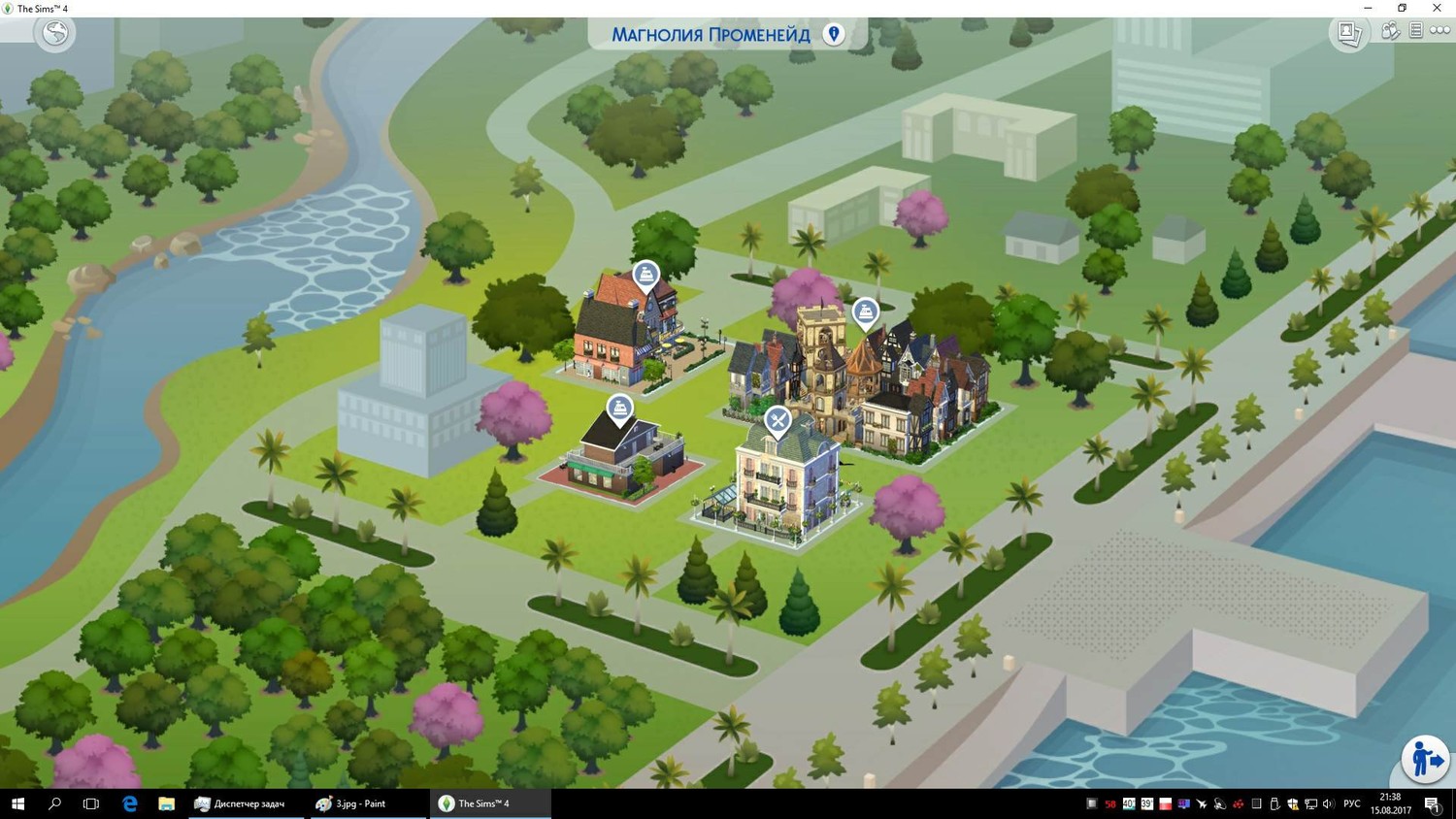Select the restaurant fork-and-knife lot marker
The image size is (1456, 819).
tap(778, 422)
